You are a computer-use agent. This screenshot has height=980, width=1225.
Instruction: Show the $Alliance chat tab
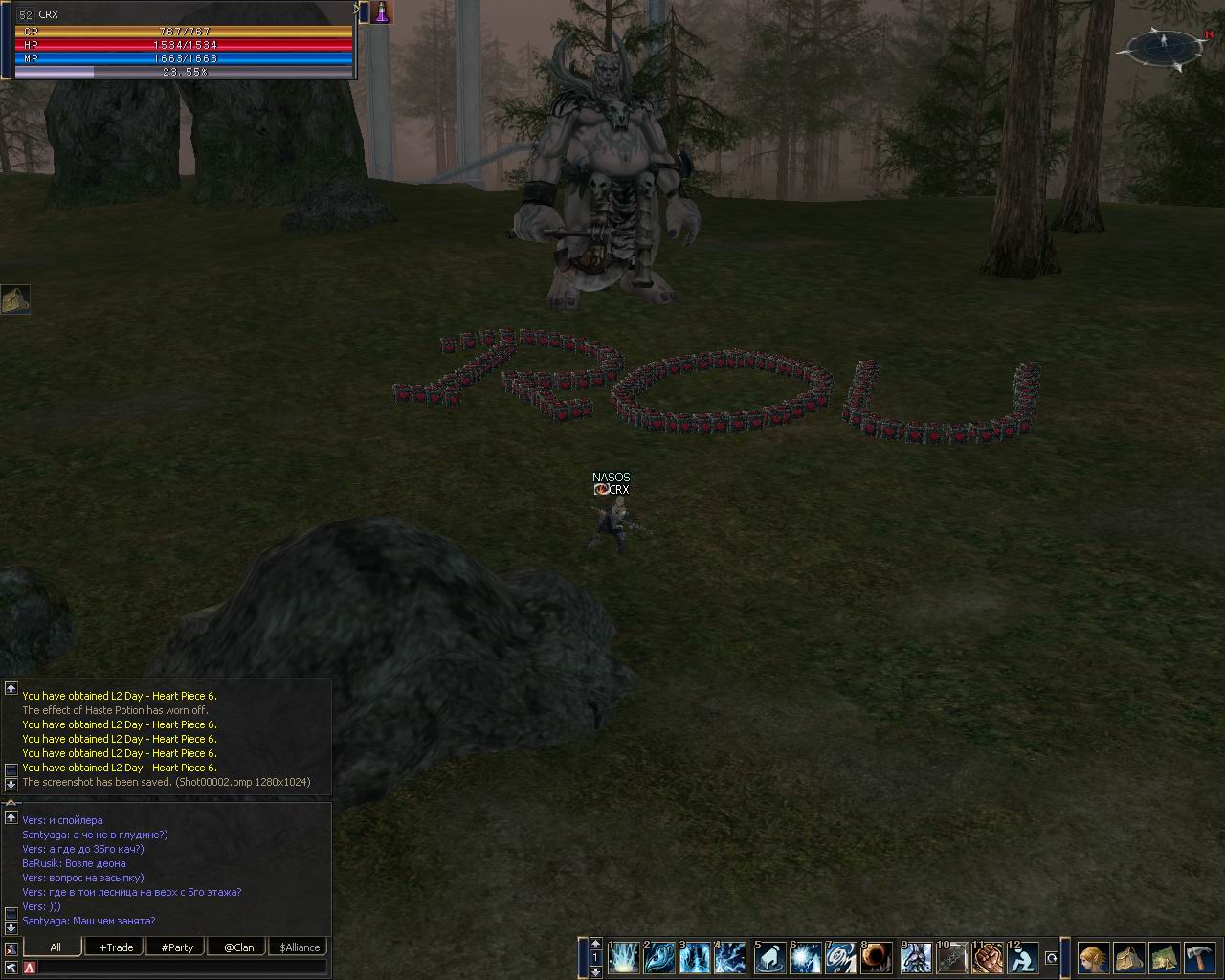[x=300, y=947]
